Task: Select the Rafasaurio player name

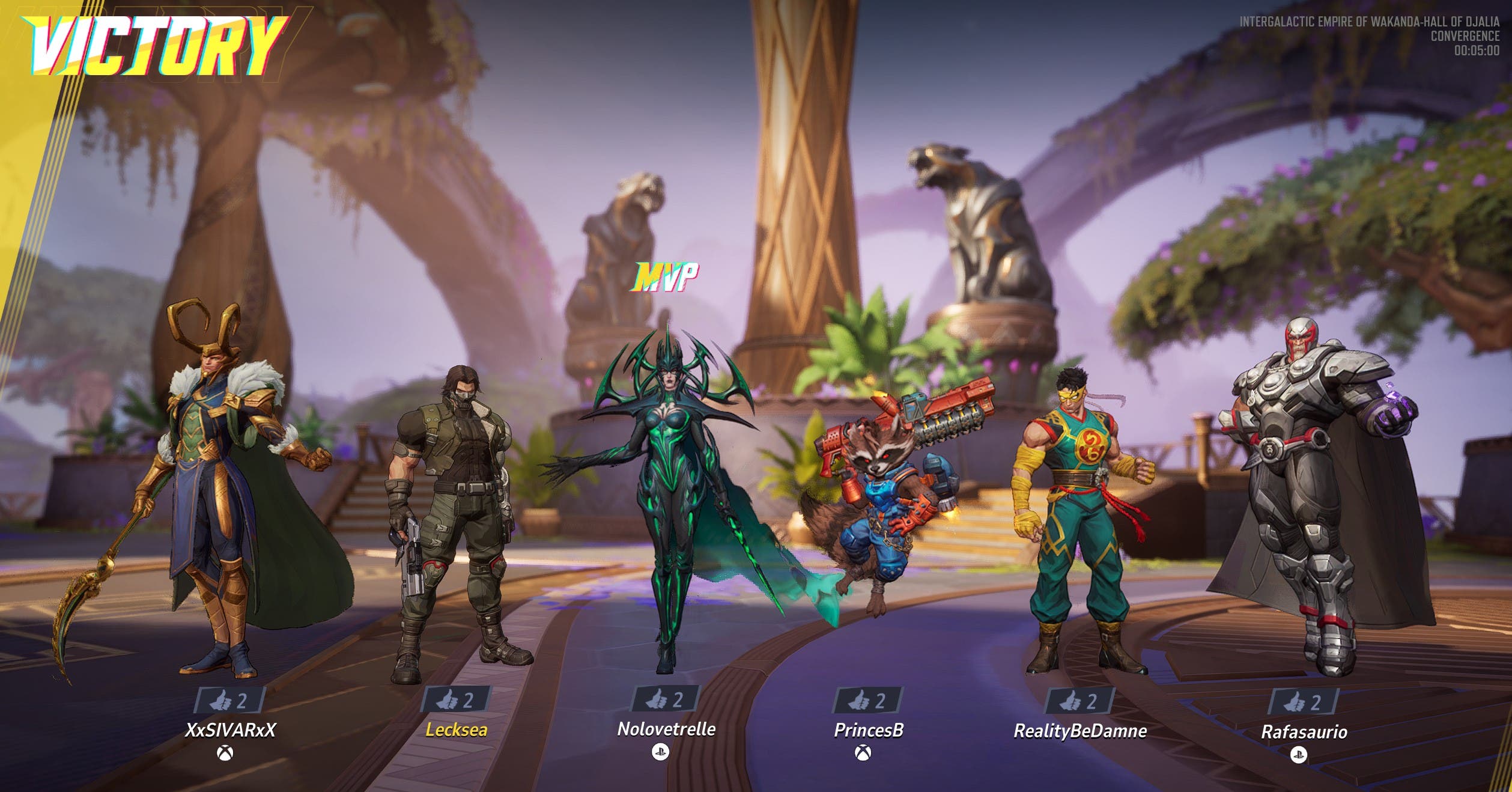Action: tap(1304, 732)
